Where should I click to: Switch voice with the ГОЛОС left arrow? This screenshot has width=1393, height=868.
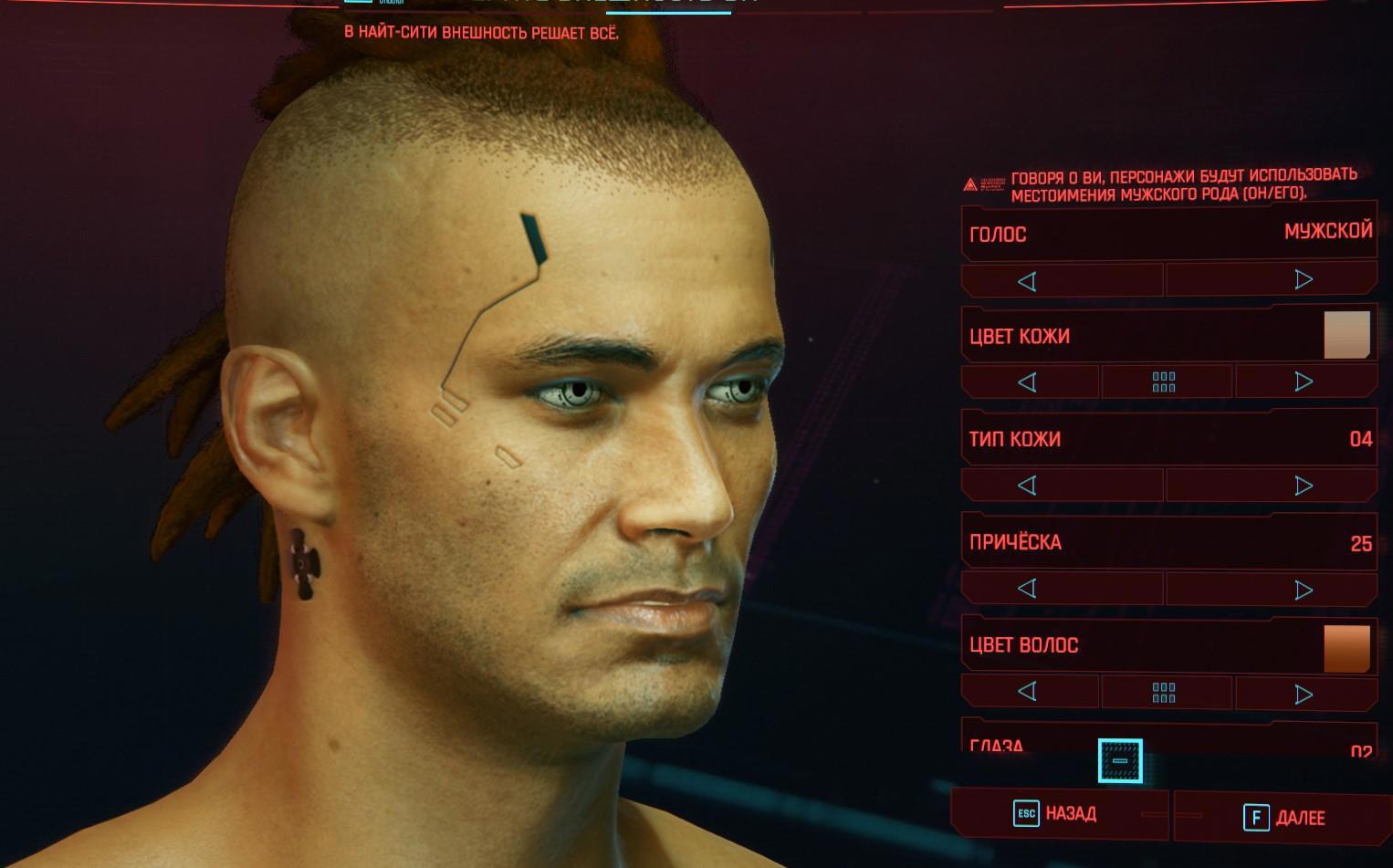point(1027,281)
